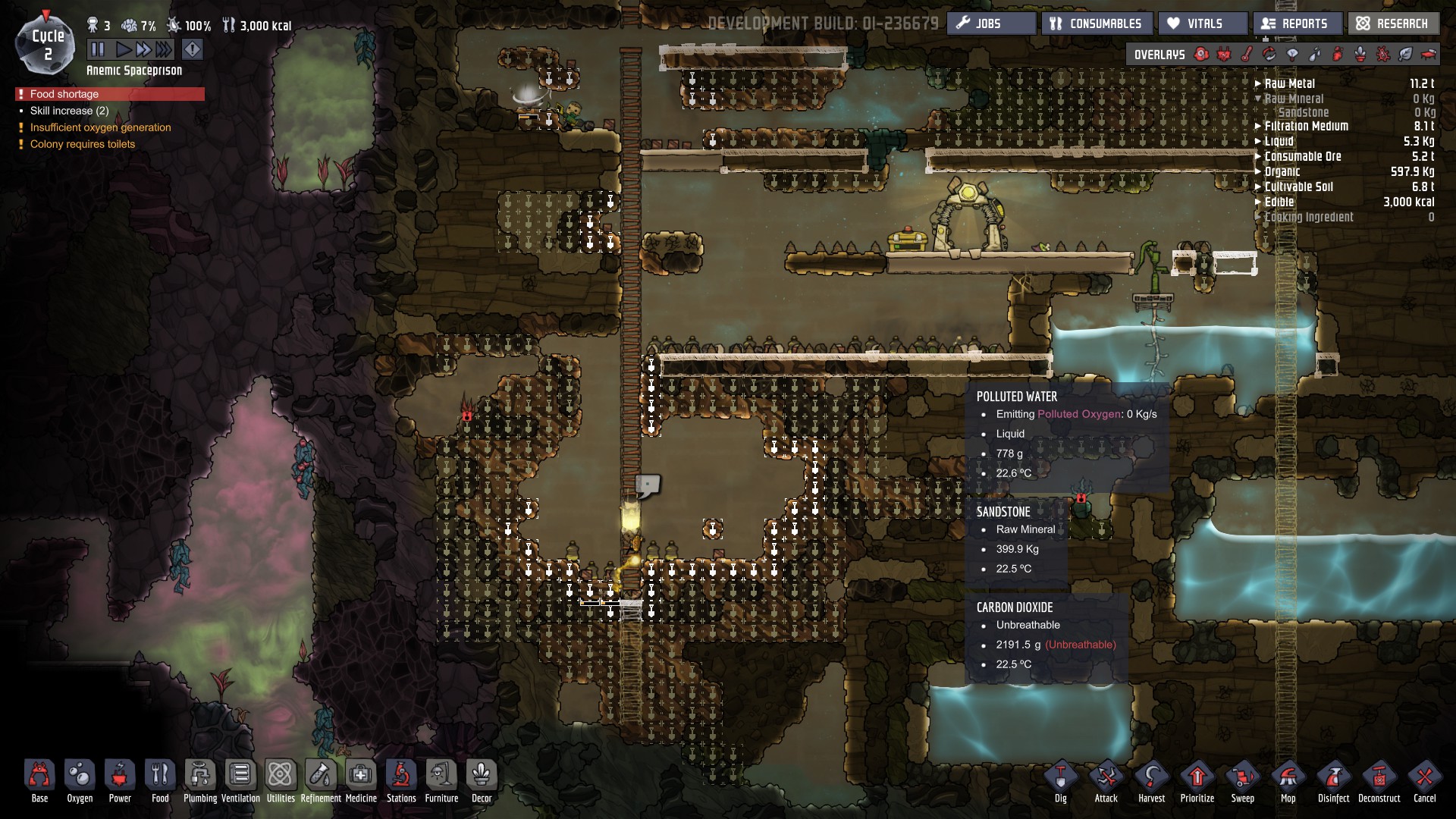Show the Vitals screen
Viewport: 1456px width, 819px height.
pos(1203,24)
